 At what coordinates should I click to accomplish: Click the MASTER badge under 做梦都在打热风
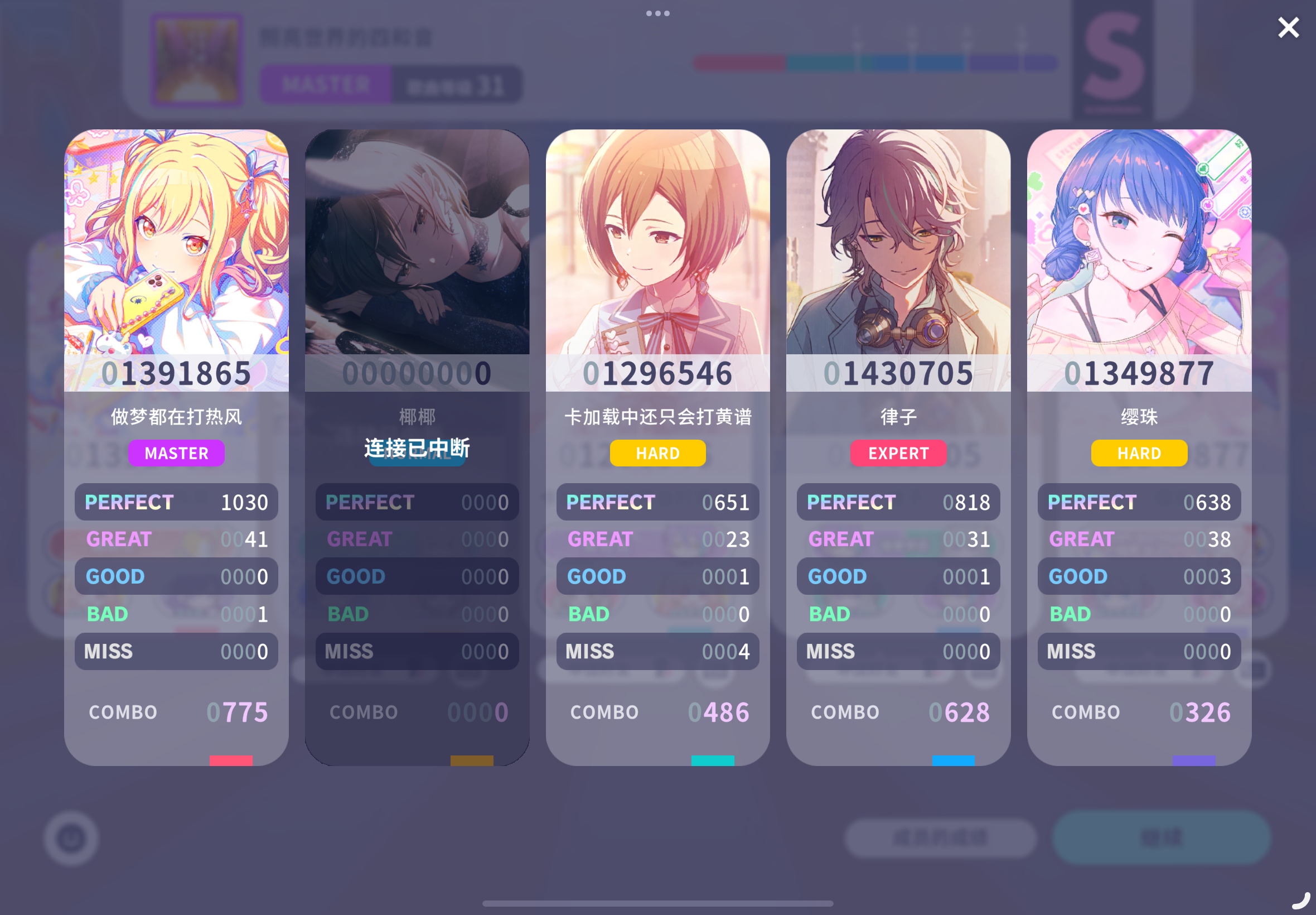point(176,453)
